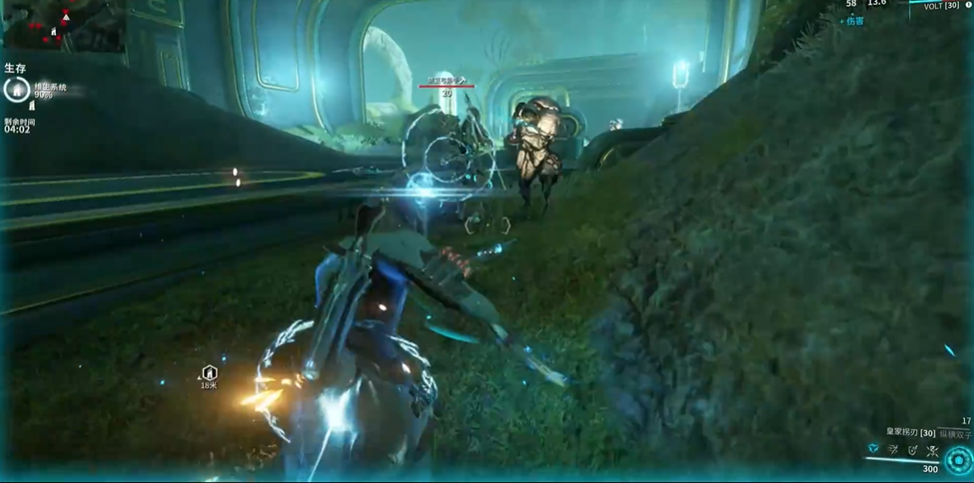Open the minimap with red enemy markers
Viewport: 974px width, 483px height.
62,26
